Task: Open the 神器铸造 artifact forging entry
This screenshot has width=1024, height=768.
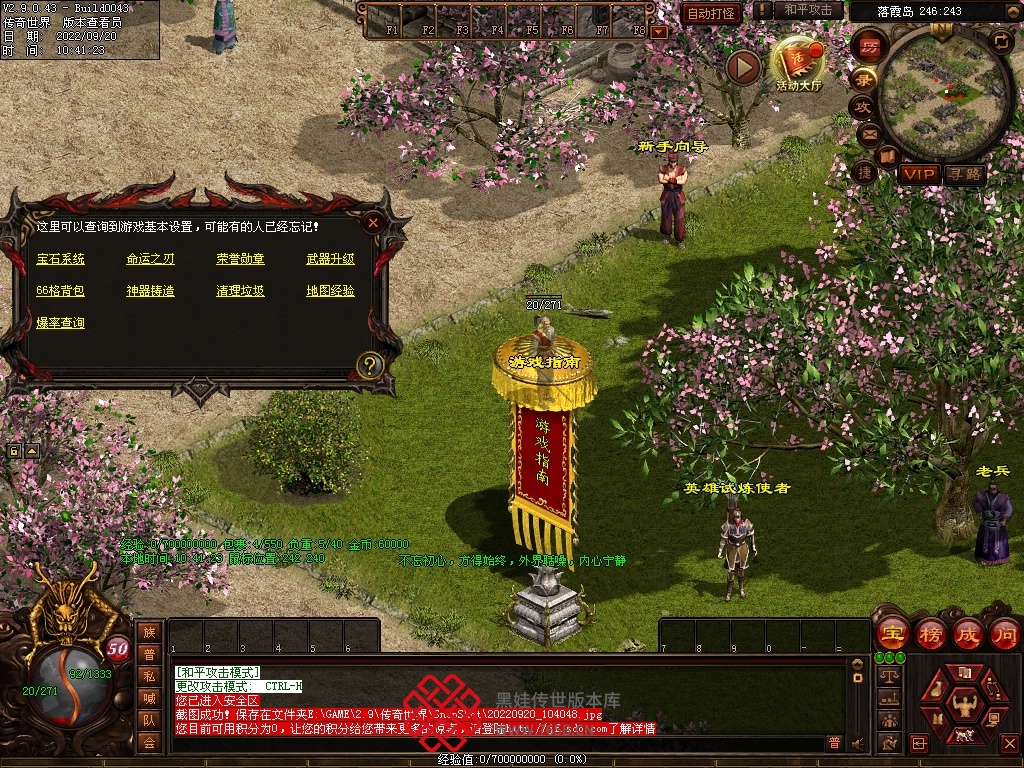Action: [x=150, y=291]
